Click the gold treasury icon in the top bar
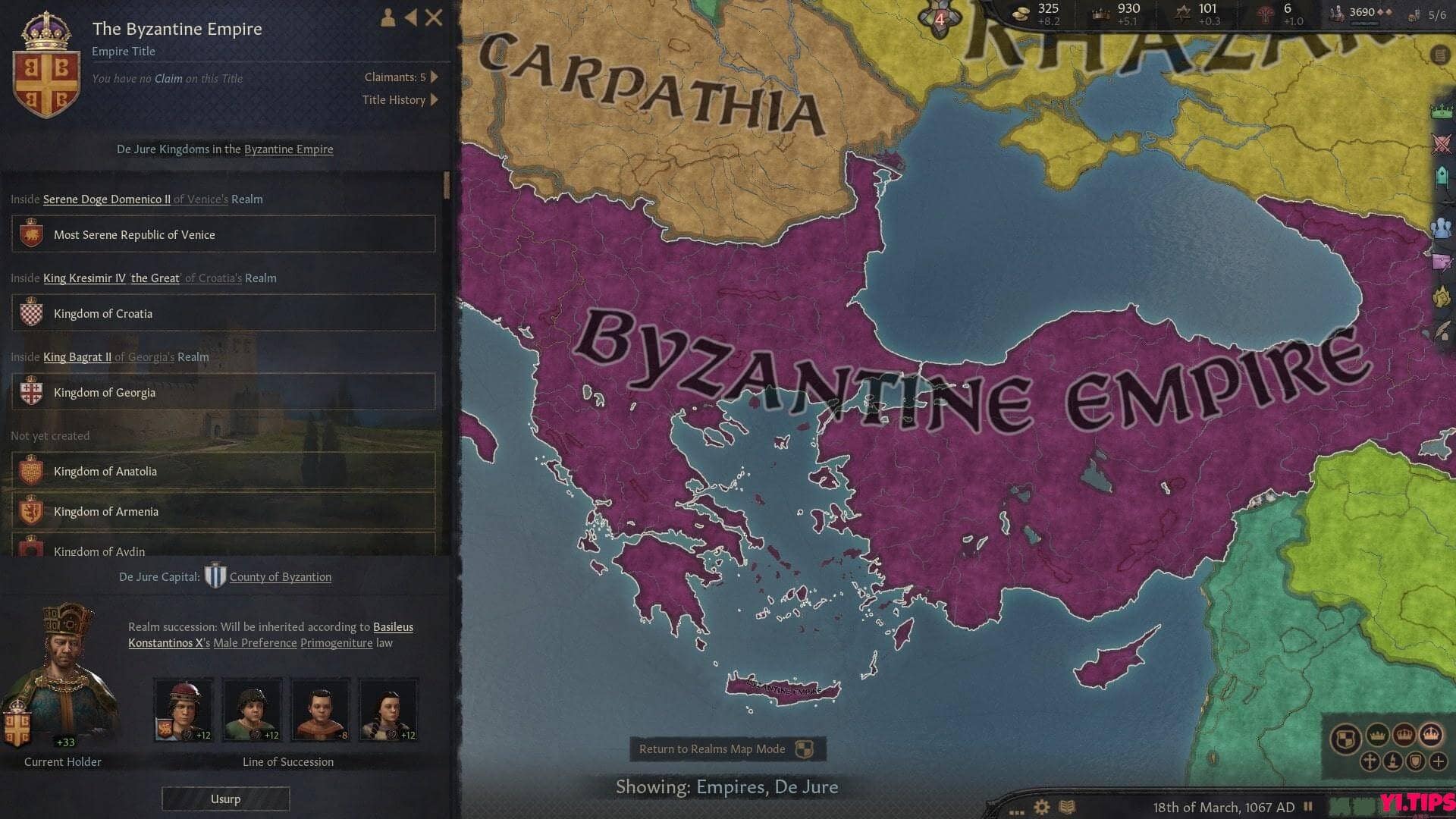1456x819 pixels. pyautogui.click(x=1020, y=14)
